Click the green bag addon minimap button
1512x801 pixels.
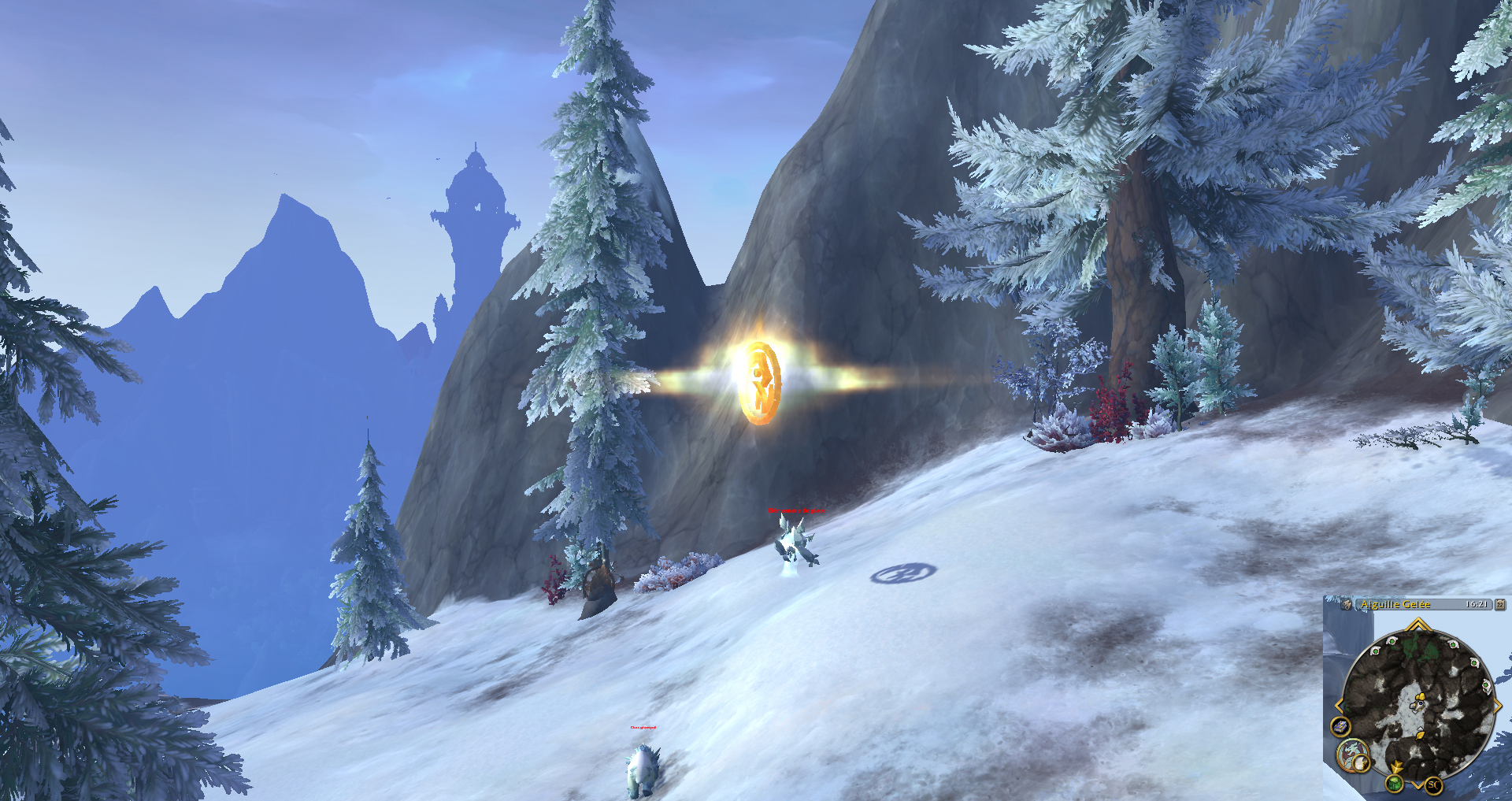coord(1395,784)
